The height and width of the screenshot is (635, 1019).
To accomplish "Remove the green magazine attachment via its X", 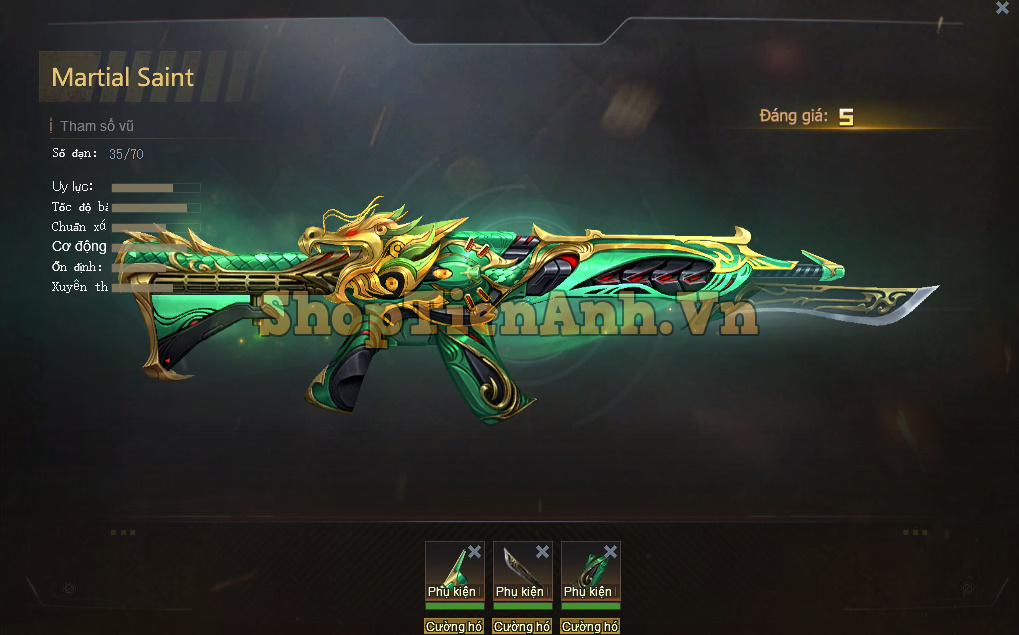I will 610,551.
